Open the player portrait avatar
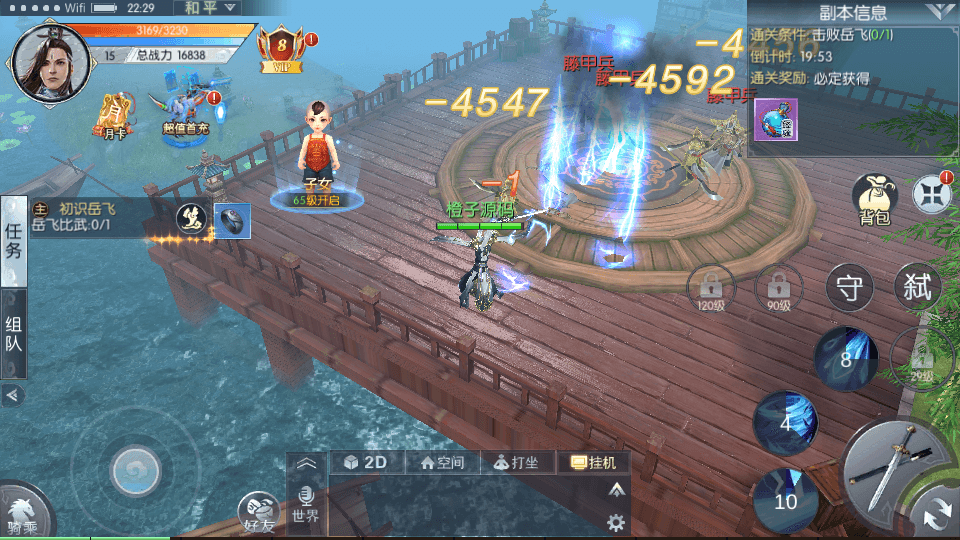 click(x=45, y=60)
